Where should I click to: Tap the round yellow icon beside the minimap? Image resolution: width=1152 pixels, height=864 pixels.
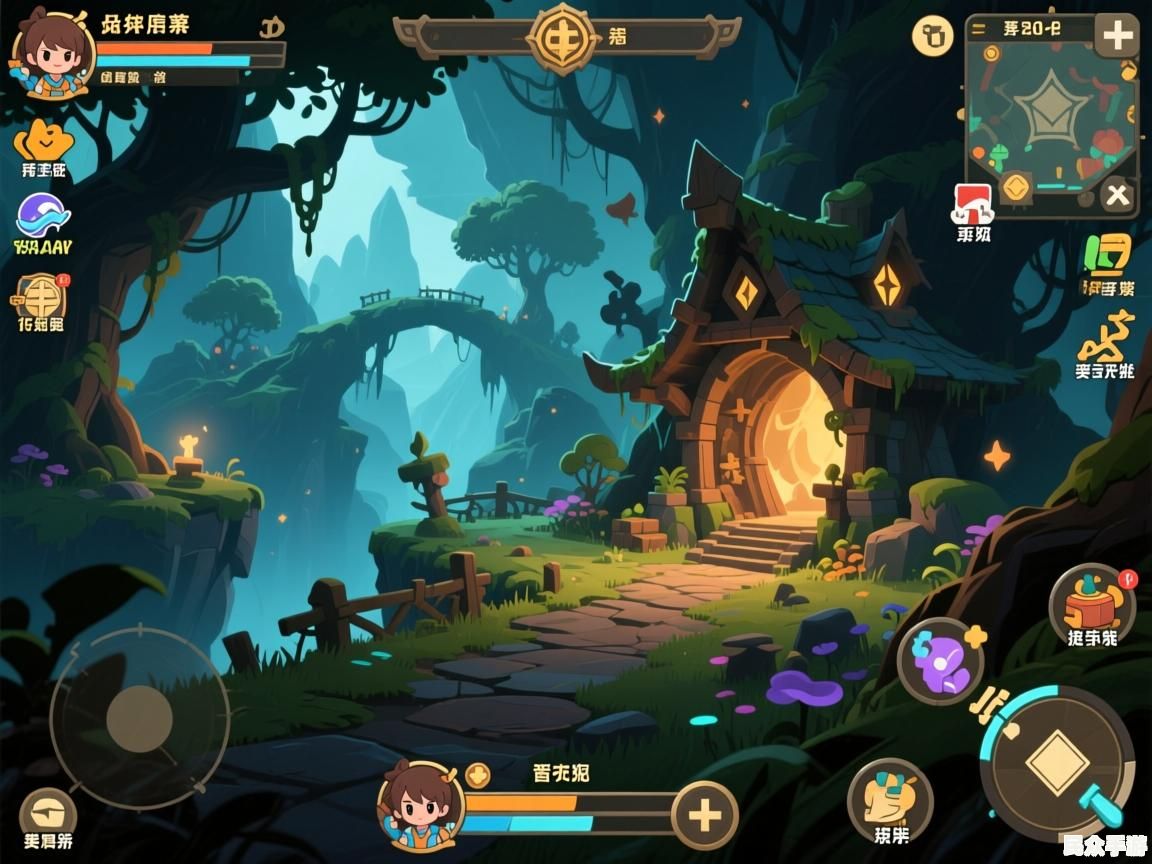pos(932,37)
